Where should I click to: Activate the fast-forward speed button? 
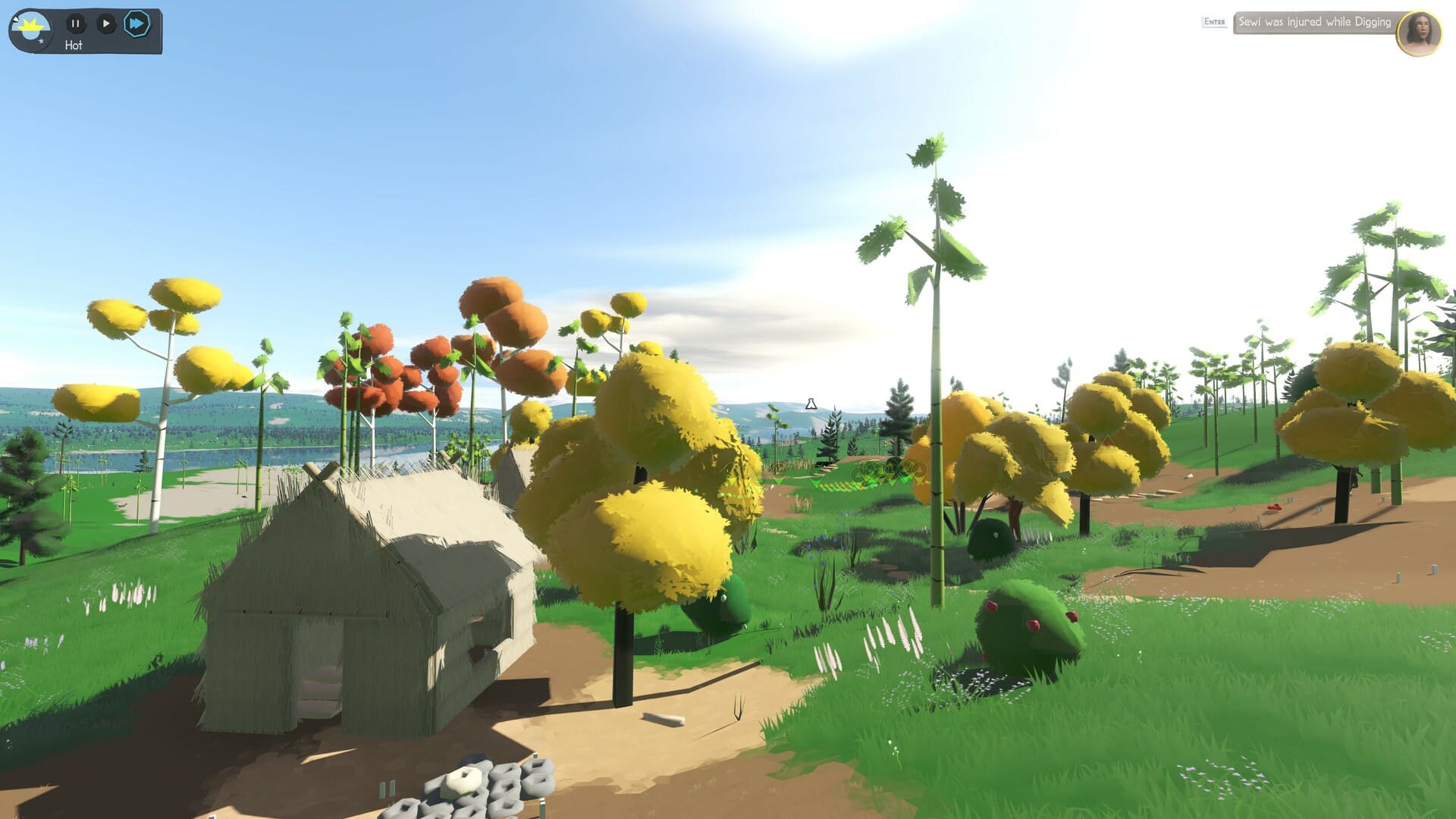(136, 24)
